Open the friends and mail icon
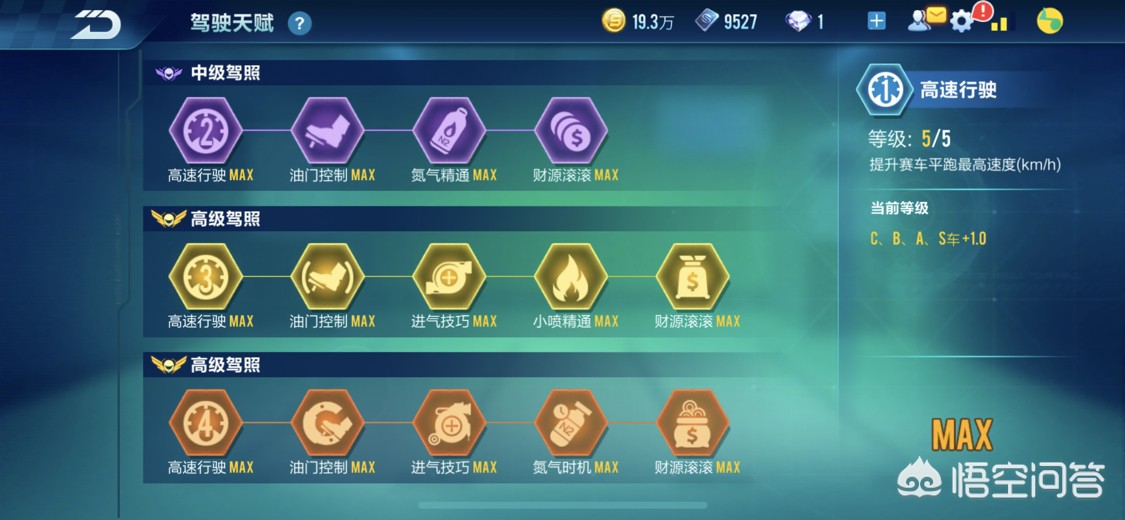This screenshot has width=1125, height=520. 926,20
